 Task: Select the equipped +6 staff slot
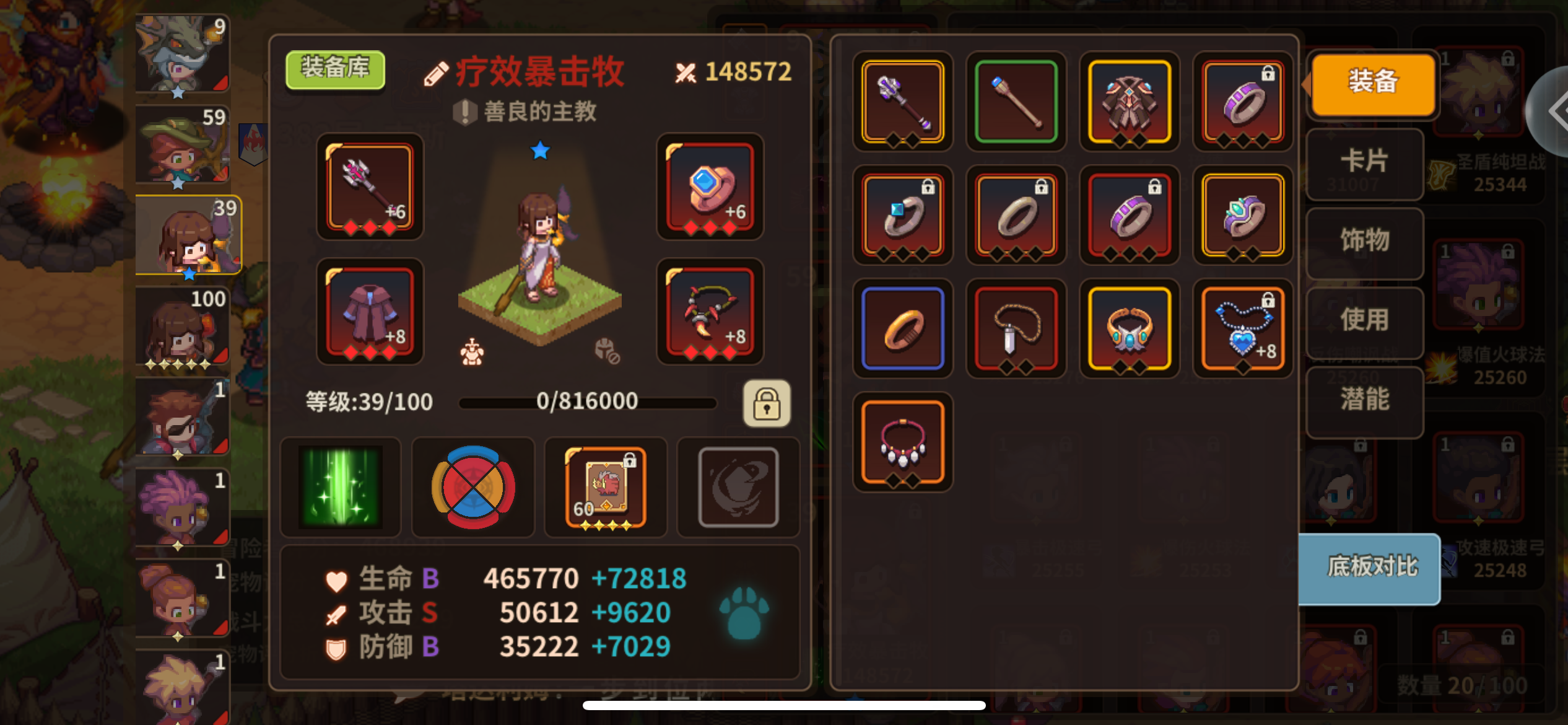[x=368, y=187]
